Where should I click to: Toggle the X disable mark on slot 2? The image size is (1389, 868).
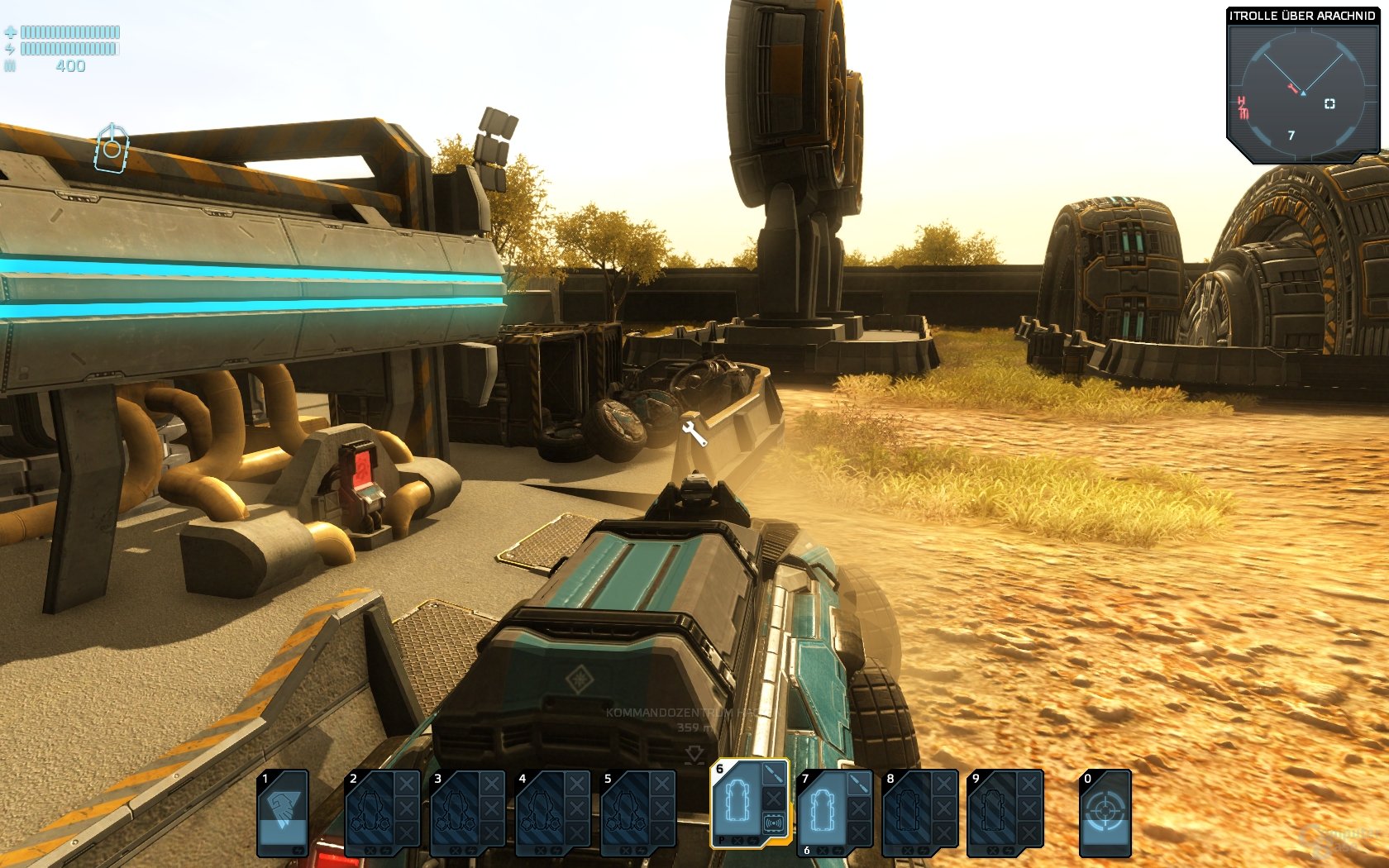coord(405,785)
